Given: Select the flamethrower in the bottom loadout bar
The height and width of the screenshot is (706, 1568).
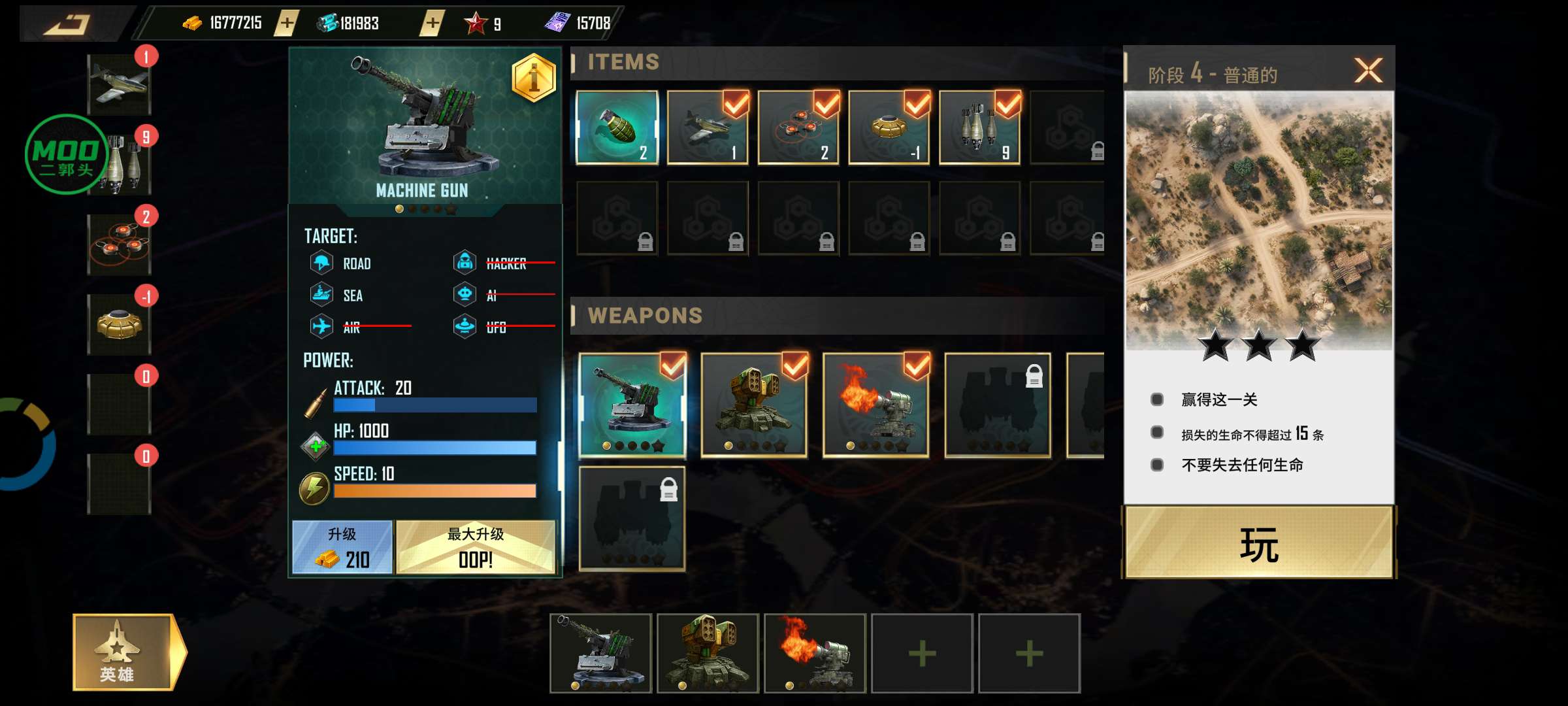Looking at the screenshot, I should point(815,652).
